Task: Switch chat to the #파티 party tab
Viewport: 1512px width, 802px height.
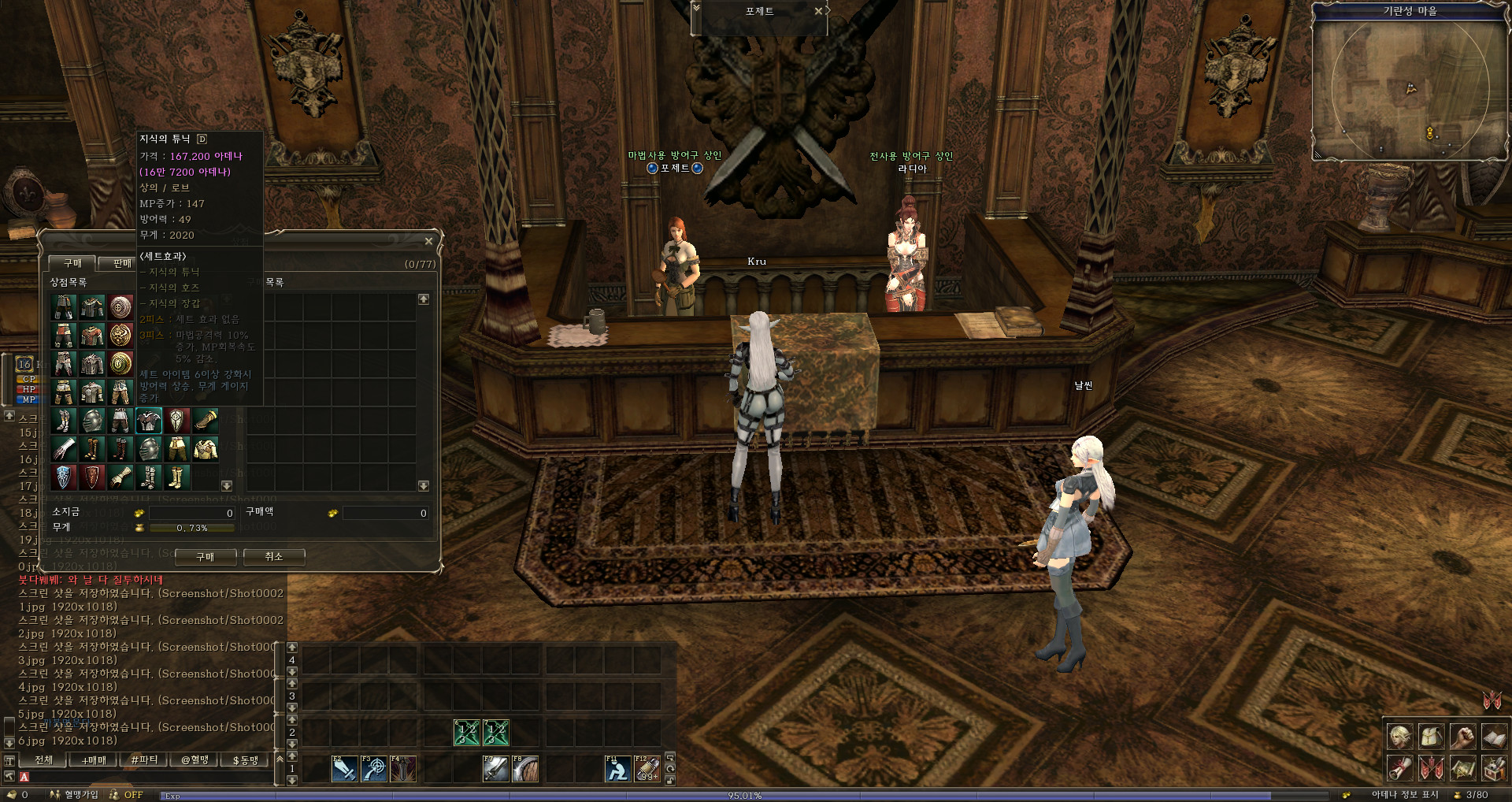Action: 144,760
